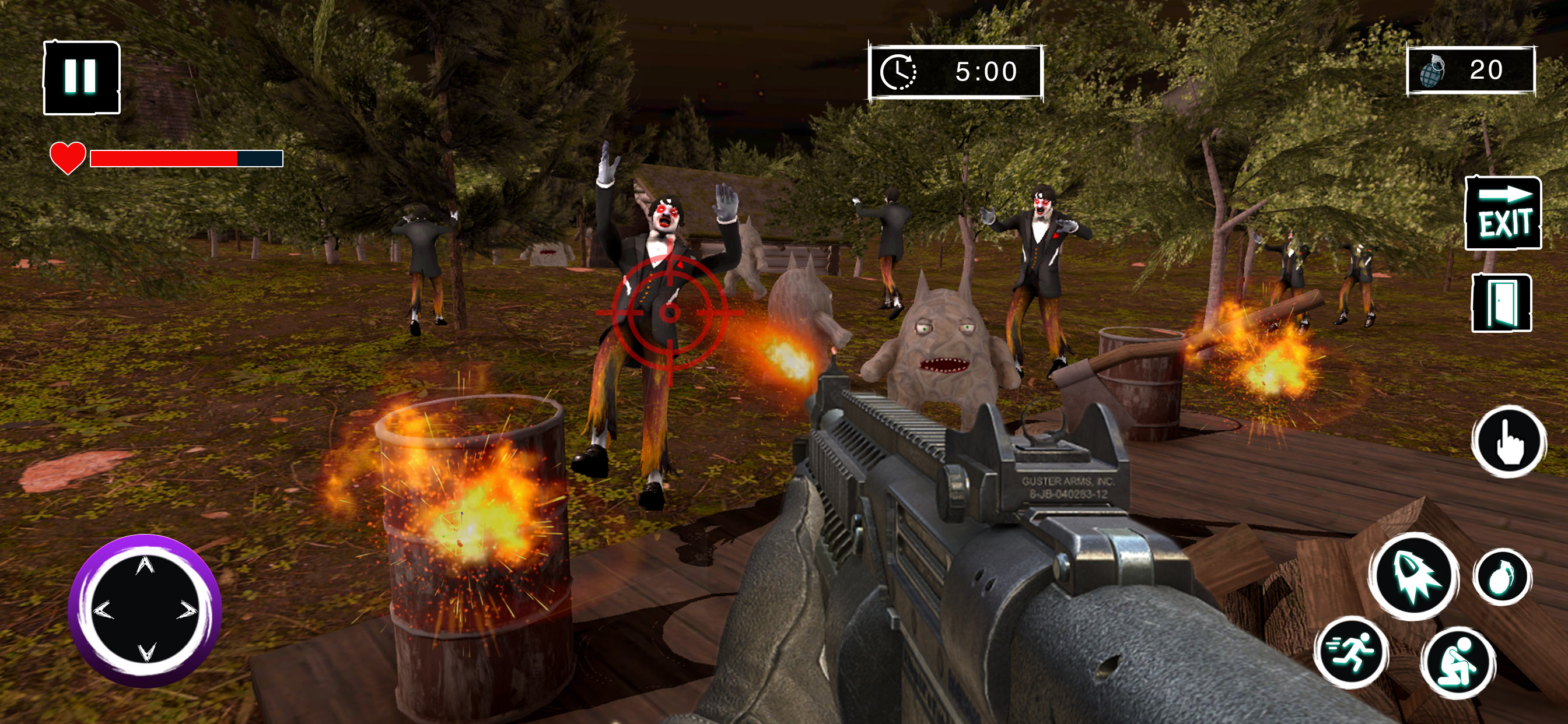Throw a grenade with the grenade button

(x=1502, y=576)
